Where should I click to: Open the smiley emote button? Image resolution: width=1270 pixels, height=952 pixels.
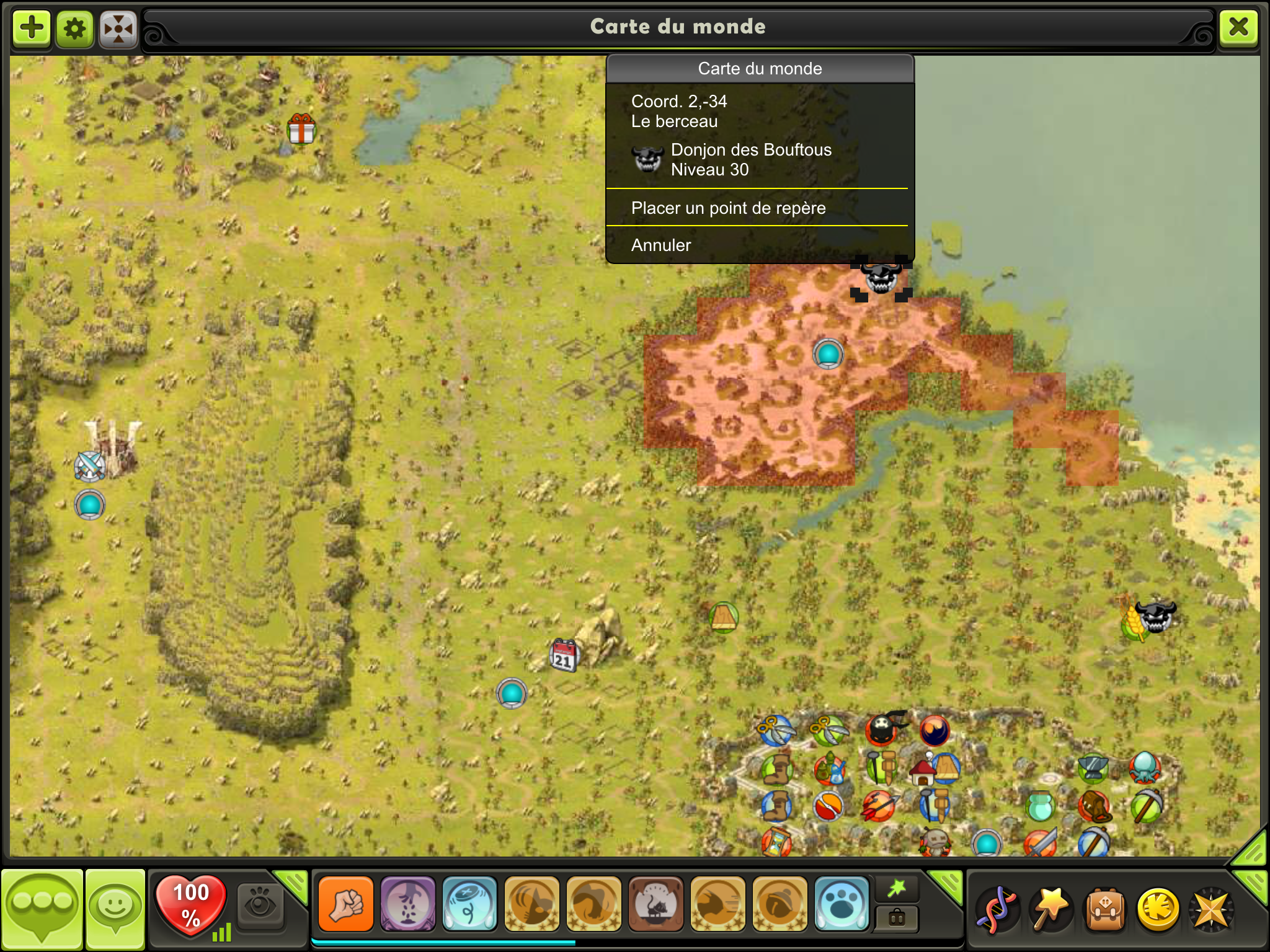click(115, 907)
